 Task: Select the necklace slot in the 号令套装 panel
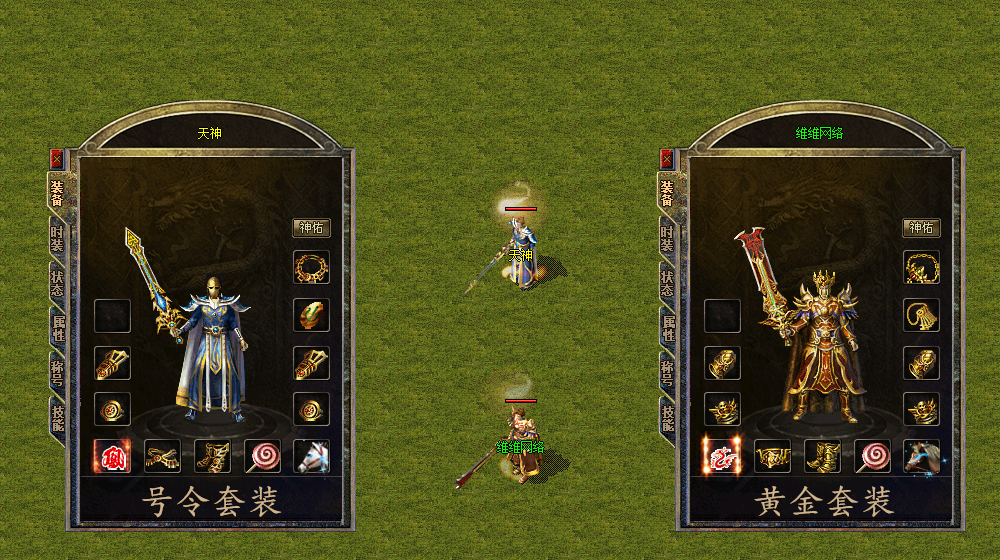click(x=311, y=268)
